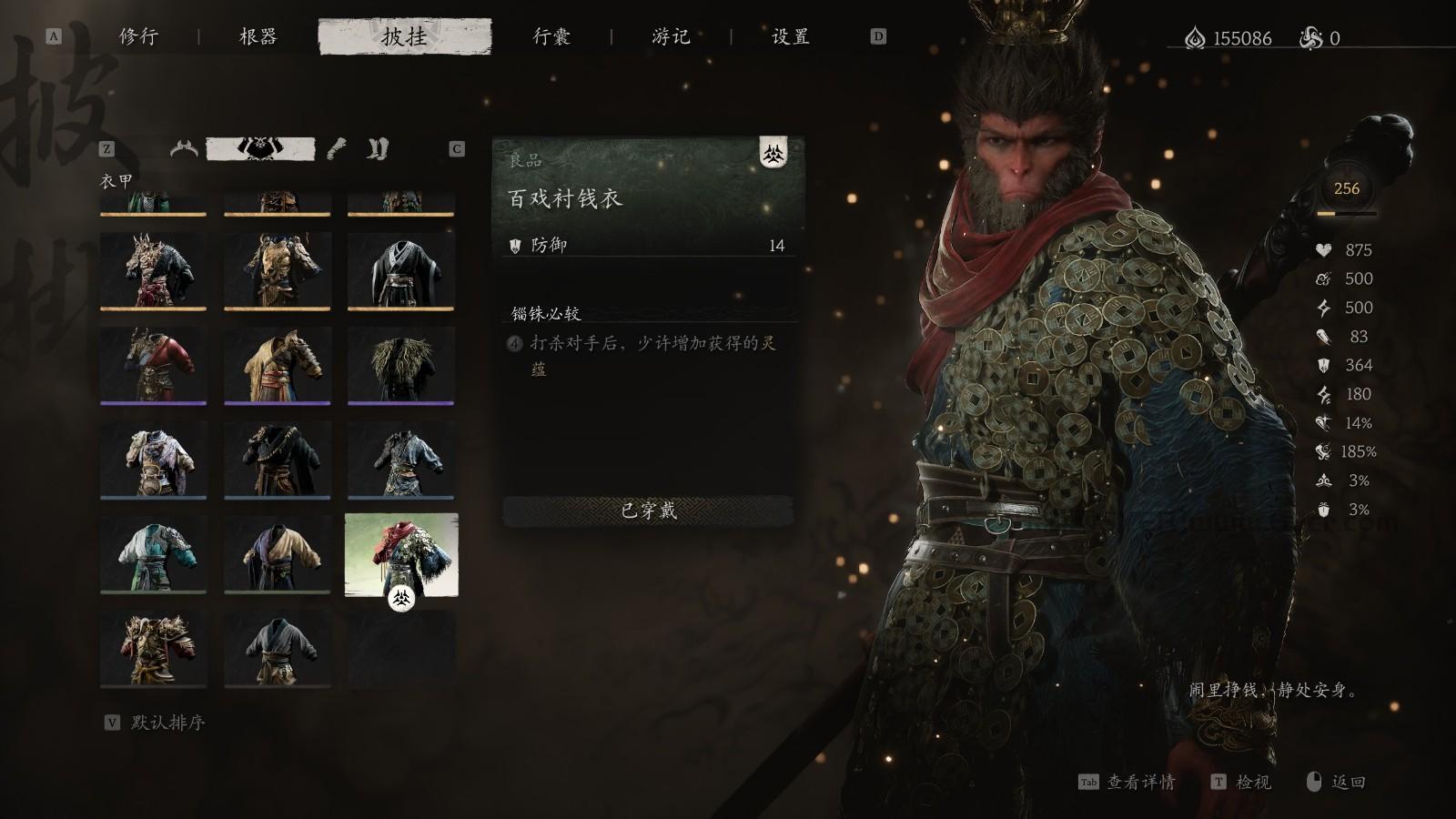Switch to the 行囊 inventory tab

pos(552,37)
